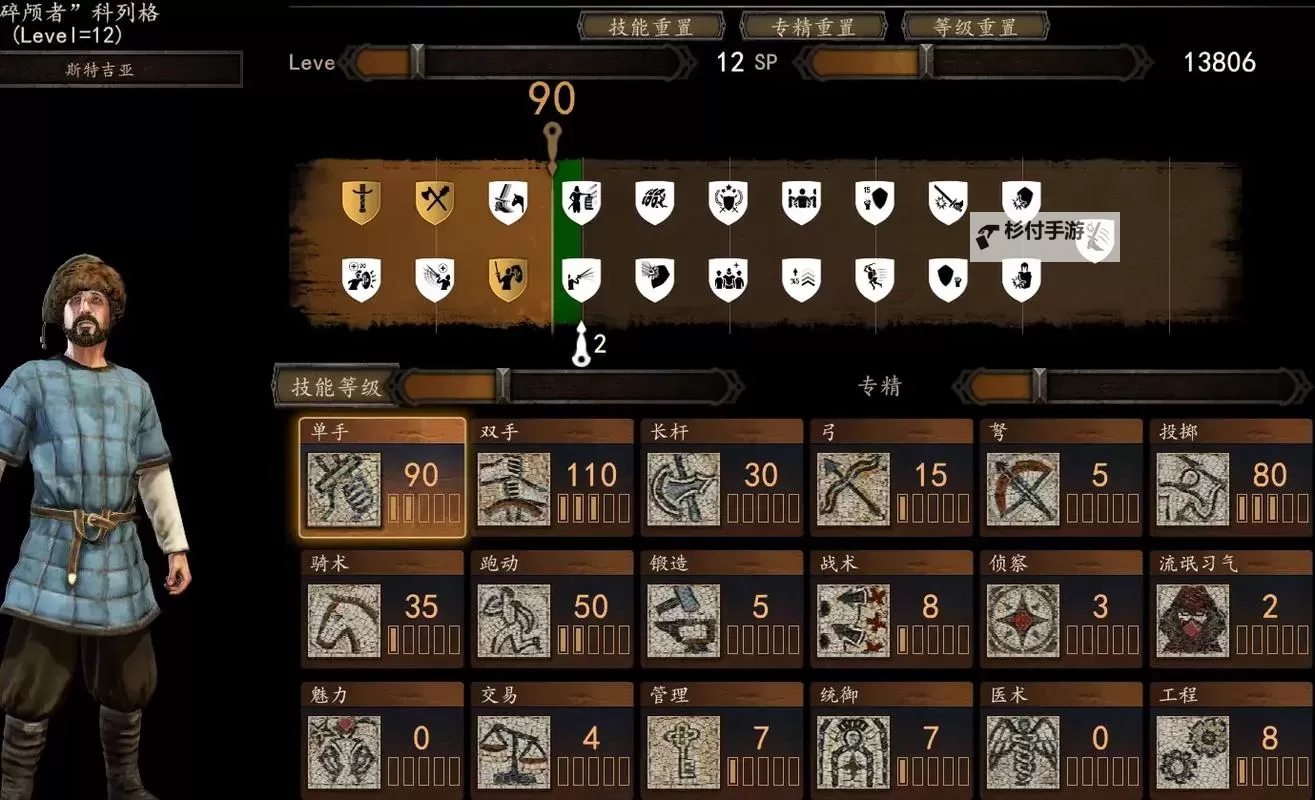The image size is (1315, 800).
Task: Choose the 投掷 throwing skill tile
Action: tap(1231, 479)
